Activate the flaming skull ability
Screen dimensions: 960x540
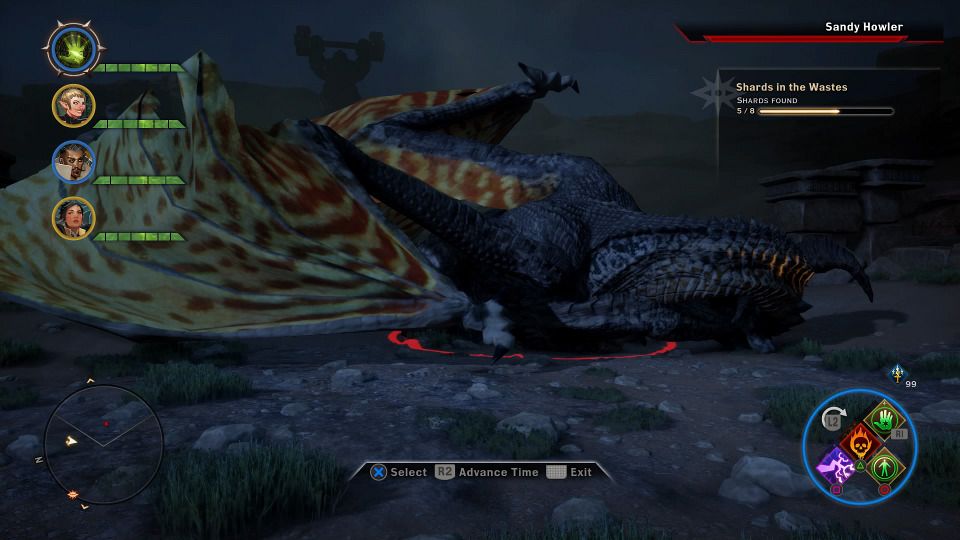tap(858, 442)
